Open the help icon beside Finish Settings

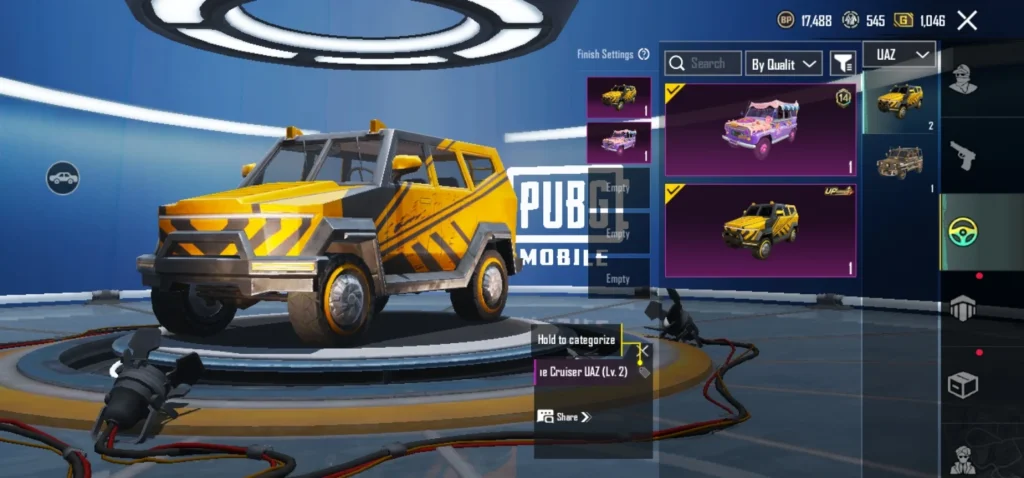pos(644,54)
